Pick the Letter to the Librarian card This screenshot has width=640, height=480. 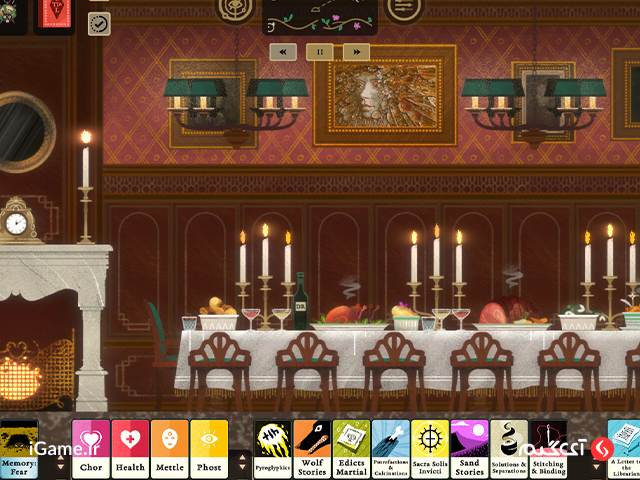click(x=624, y=449)
